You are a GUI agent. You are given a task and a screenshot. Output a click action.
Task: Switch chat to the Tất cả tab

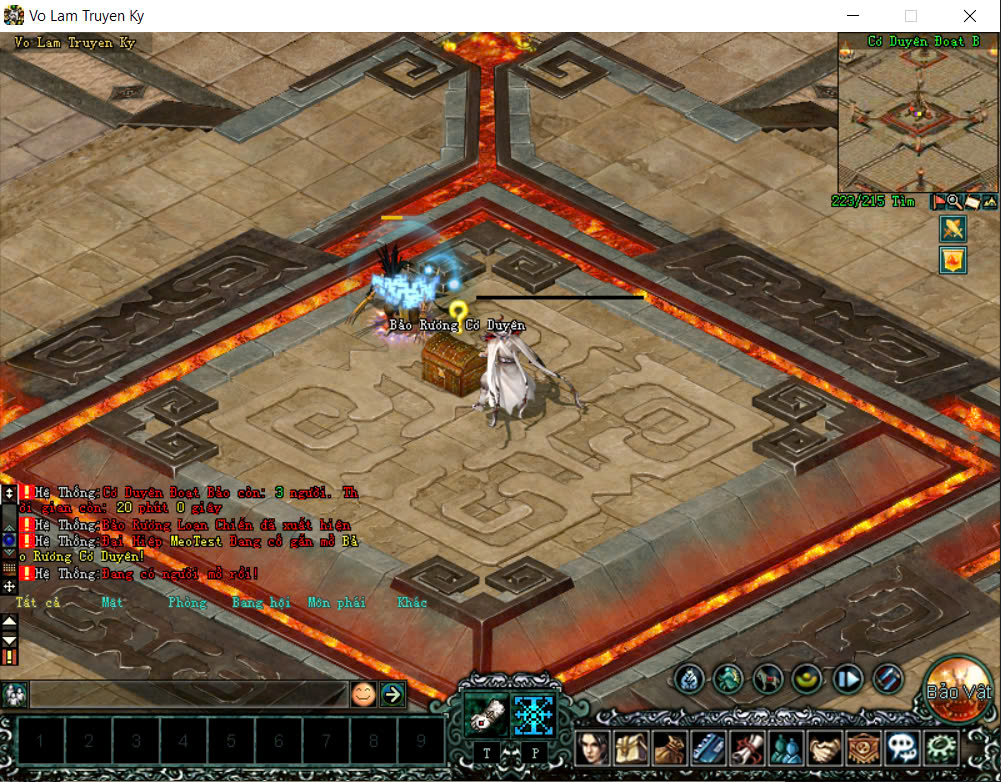38,602
